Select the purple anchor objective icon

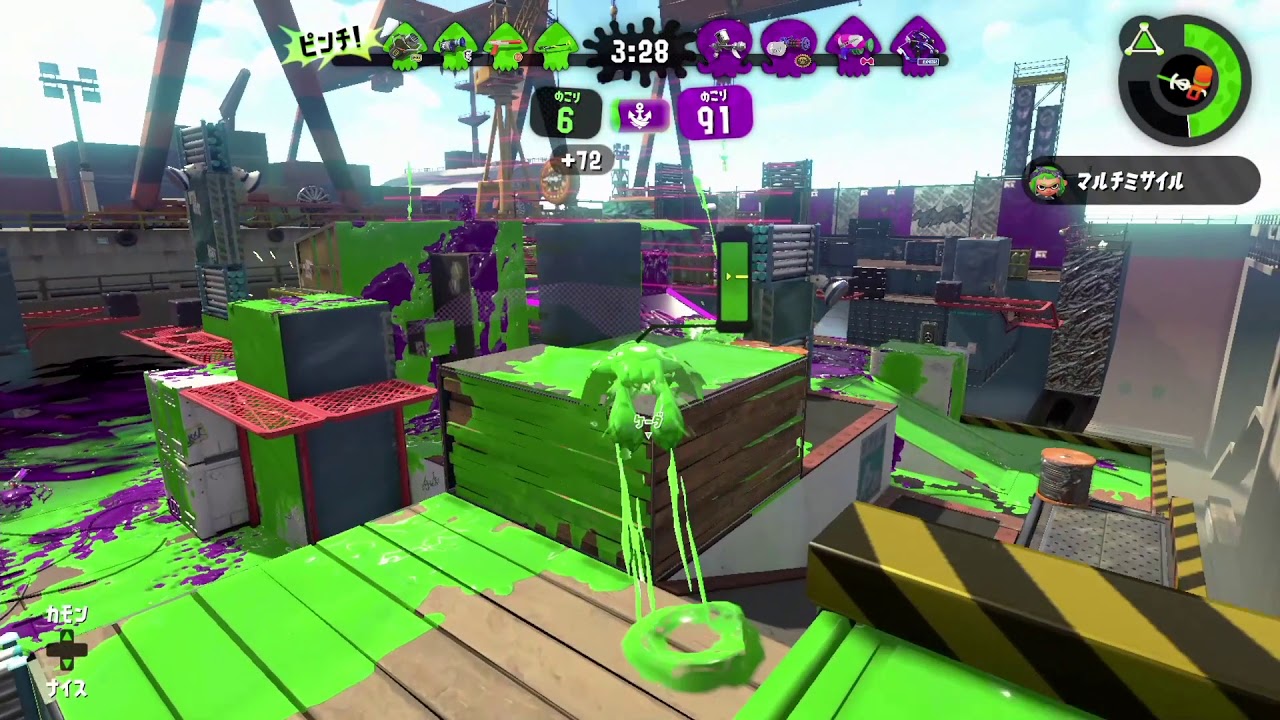(x=640, y=116)
